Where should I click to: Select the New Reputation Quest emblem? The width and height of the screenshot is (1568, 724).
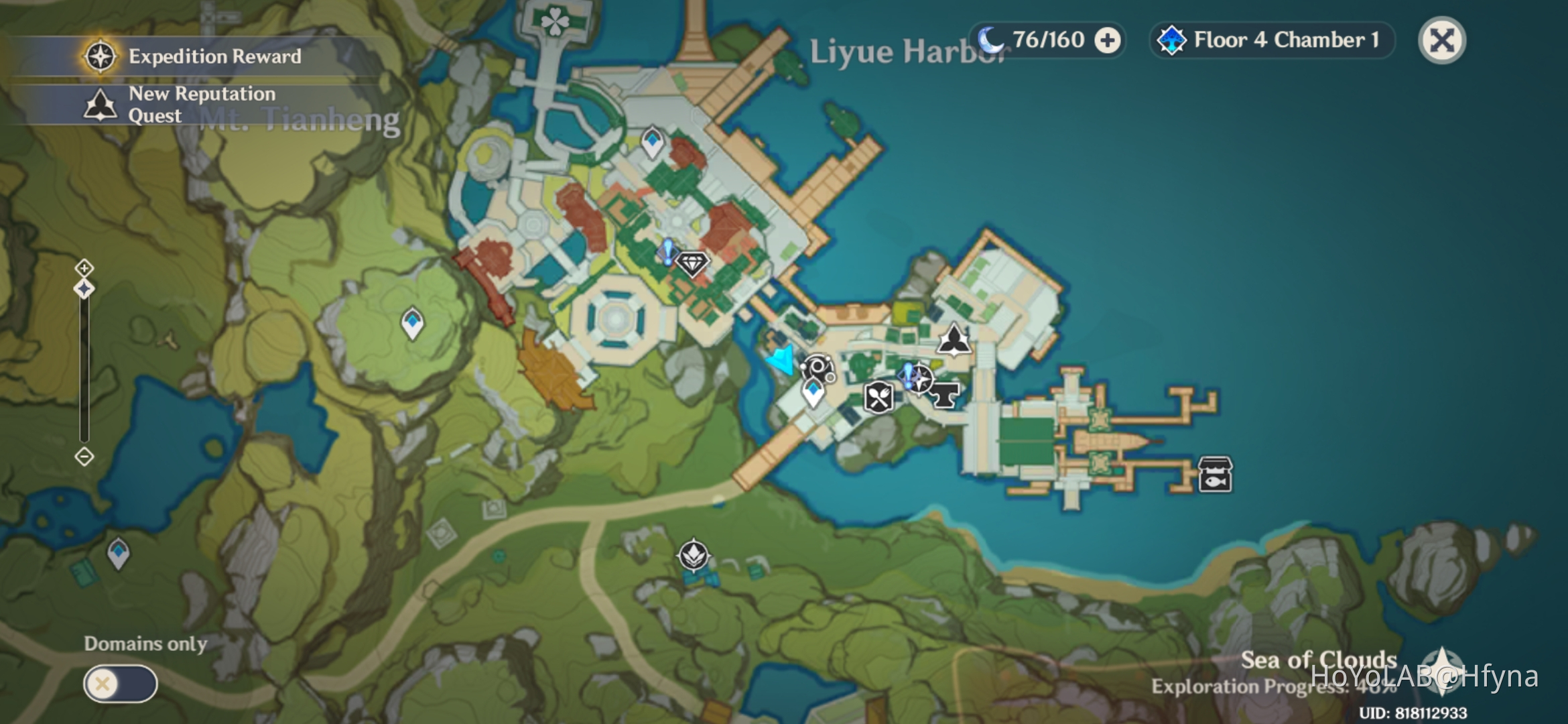[99, 104]
